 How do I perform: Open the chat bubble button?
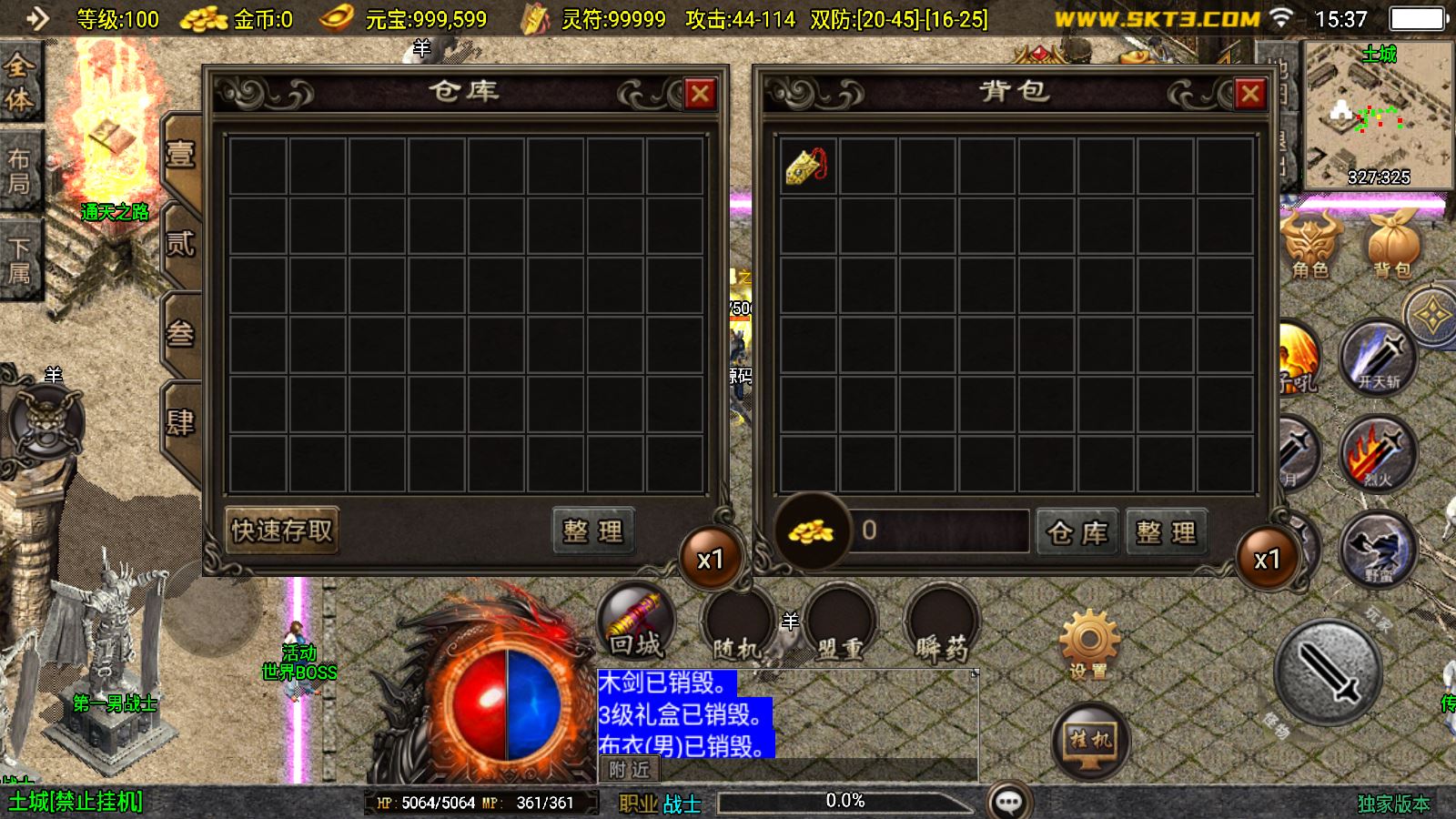pyautogui.click(x=1008, y=801)
